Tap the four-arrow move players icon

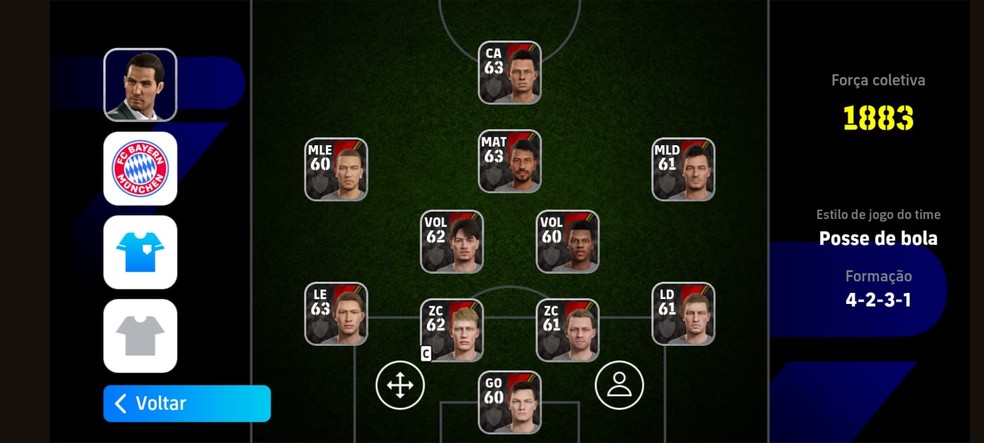(x=400, y=385)
